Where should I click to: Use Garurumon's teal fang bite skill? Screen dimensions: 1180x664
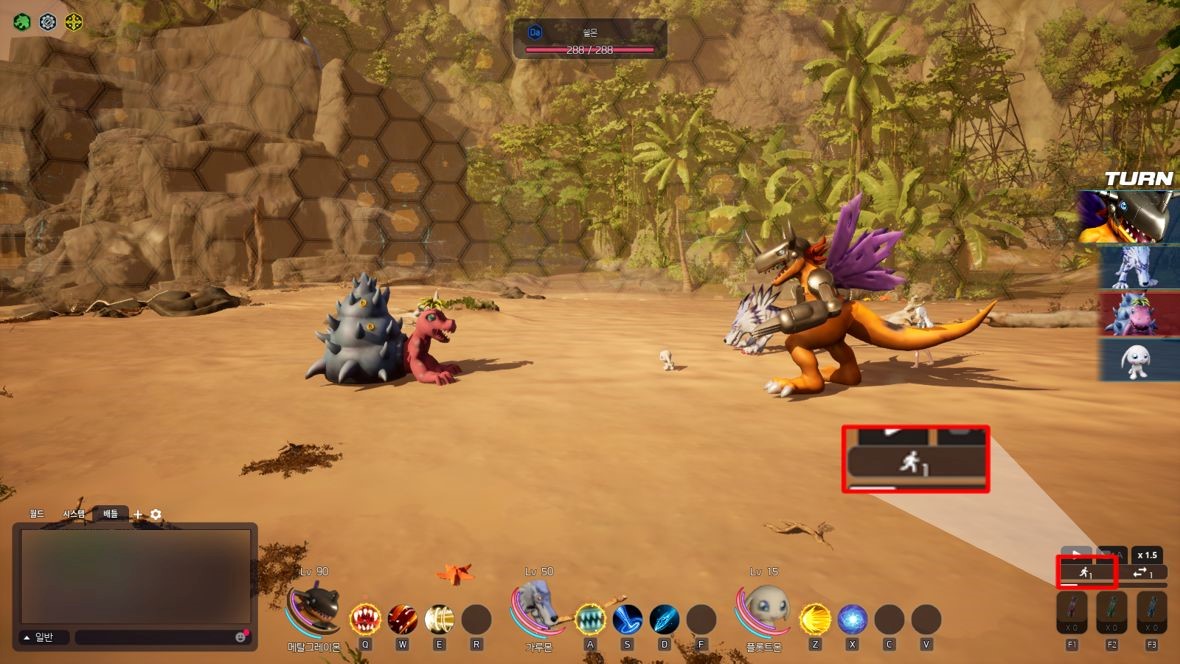pos(590,620)
